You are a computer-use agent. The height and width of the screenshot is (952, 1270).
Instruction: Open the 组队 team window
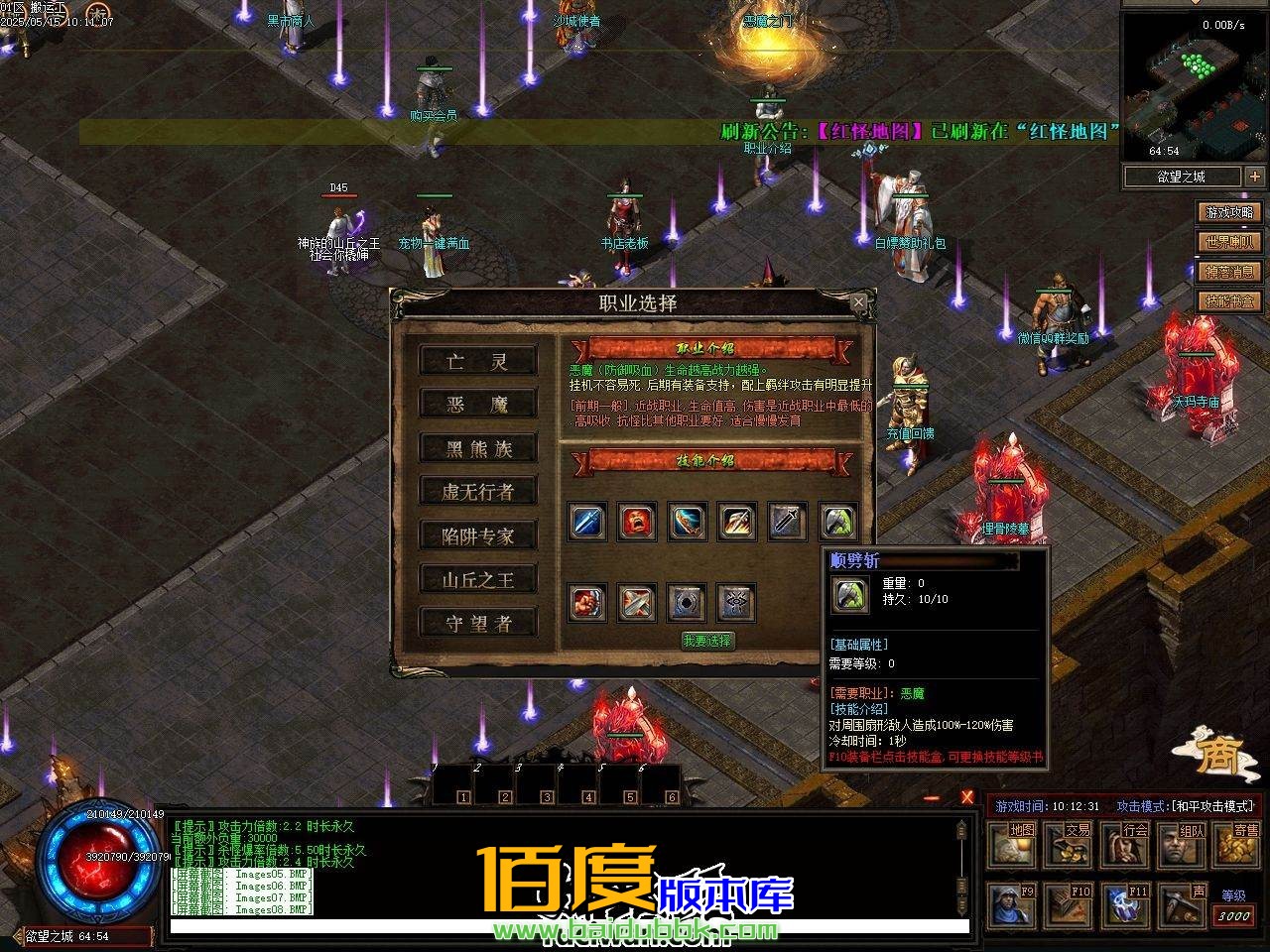click(1183, 844)
